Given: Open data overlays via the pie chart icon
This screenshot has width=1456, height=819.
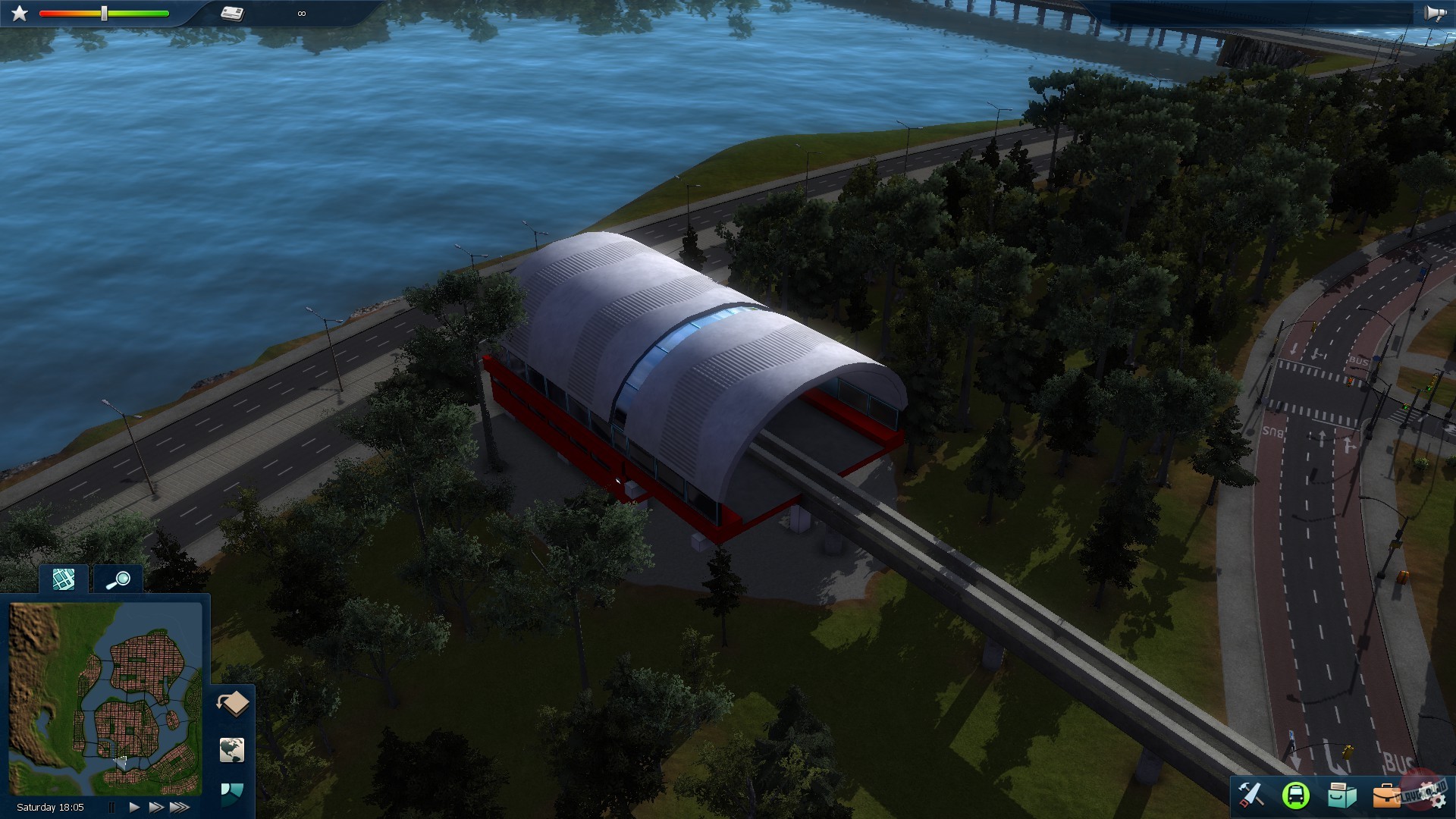Looking at the screenshot, I should pos(232,795).
